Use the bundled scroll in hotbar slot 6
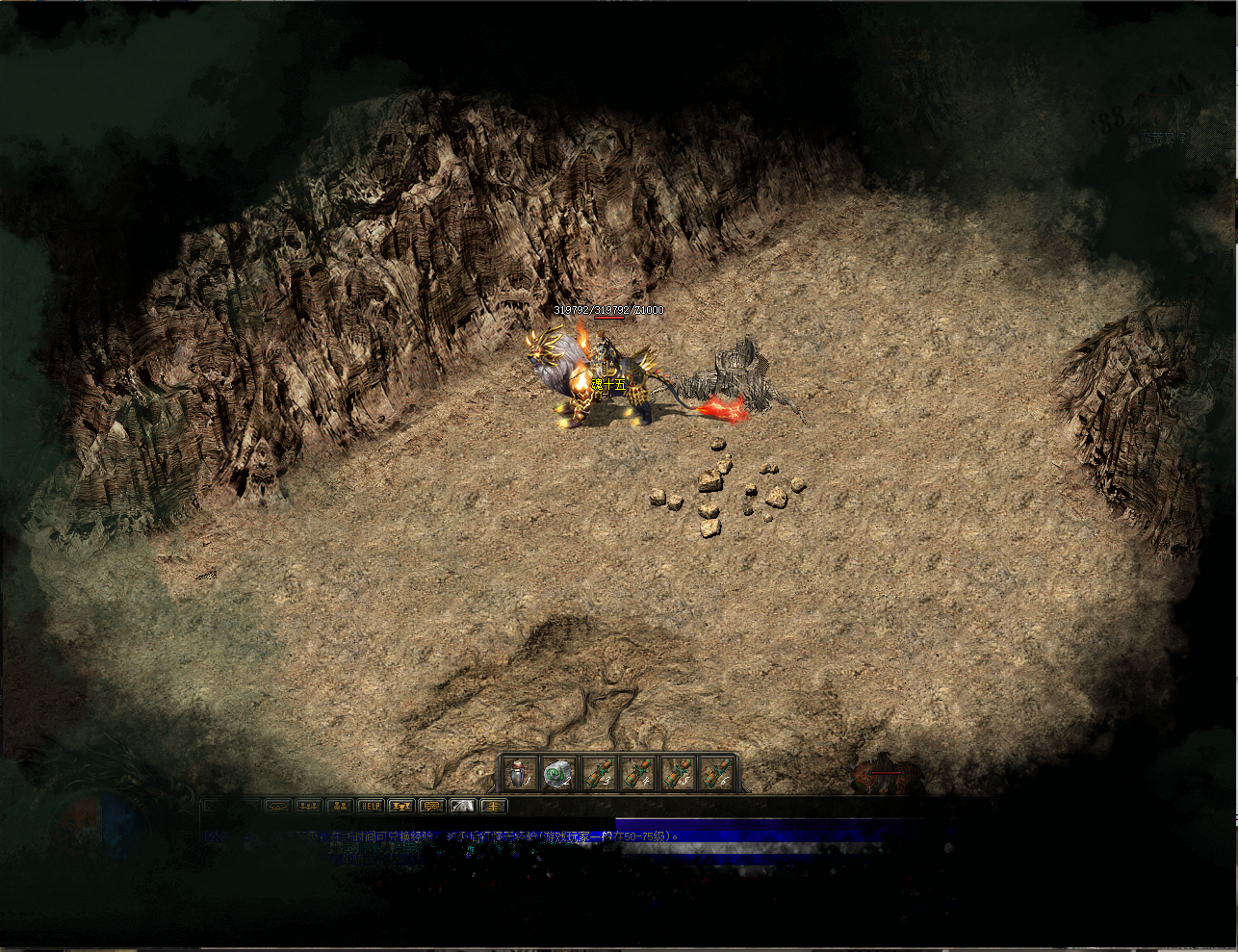 click(716, 773)
